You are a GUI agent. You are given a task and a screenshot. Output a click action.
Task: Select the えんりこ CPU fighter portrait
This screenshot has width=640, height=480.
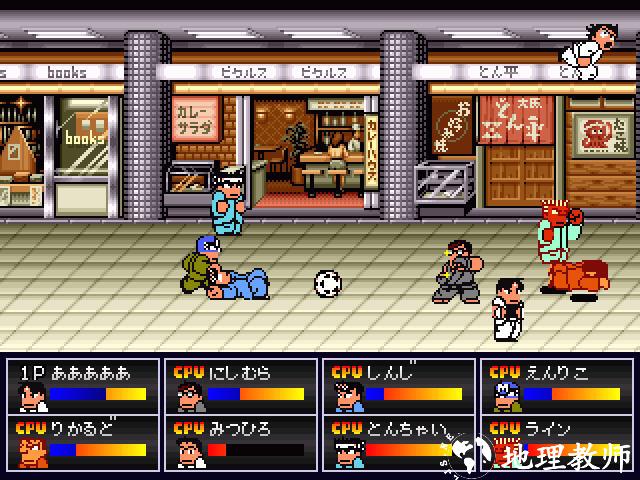(504, 395)
